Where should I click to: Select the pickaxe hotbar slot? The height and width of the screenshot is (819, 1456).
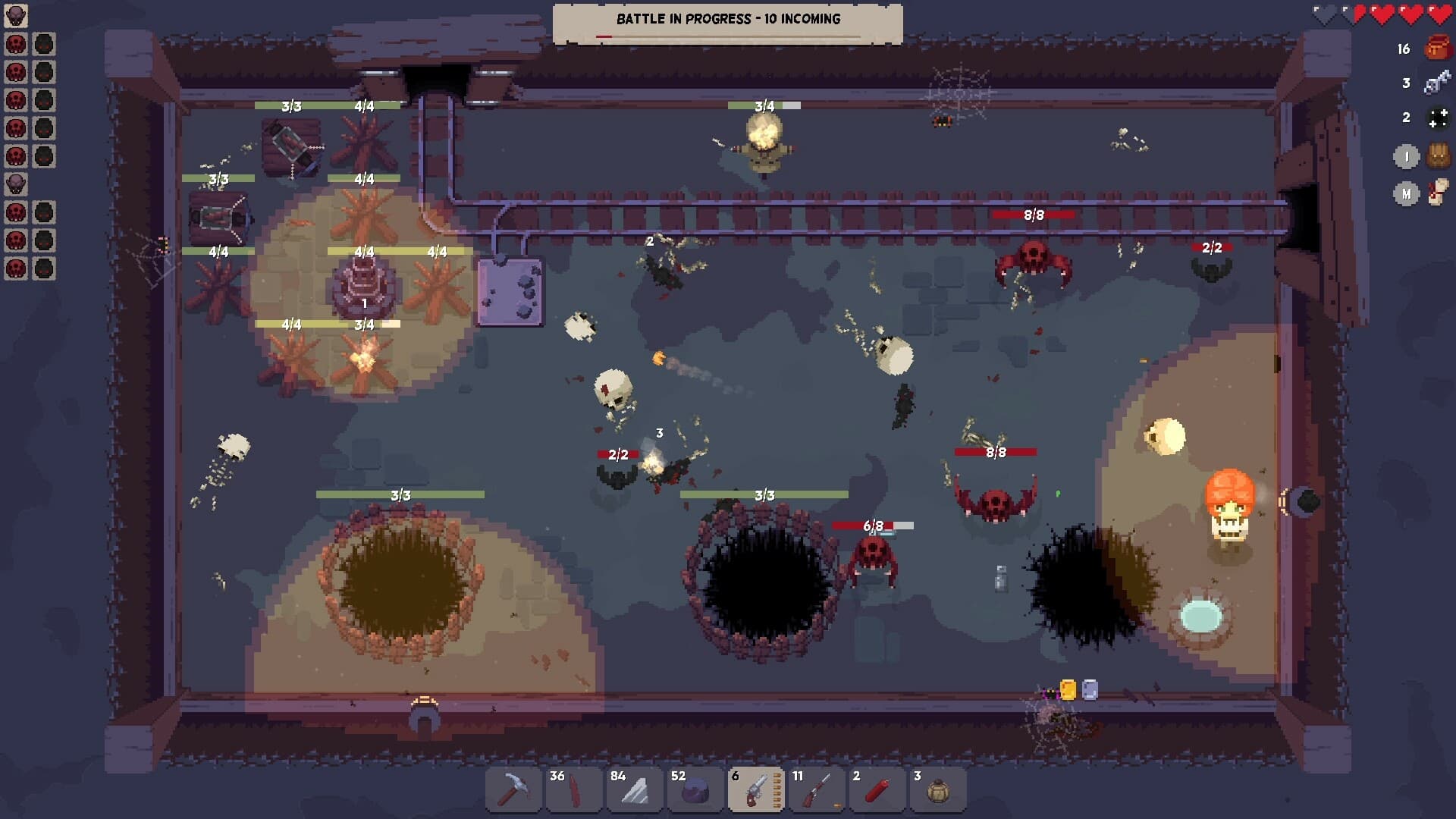pyautogui.click(x=513, y=791)
